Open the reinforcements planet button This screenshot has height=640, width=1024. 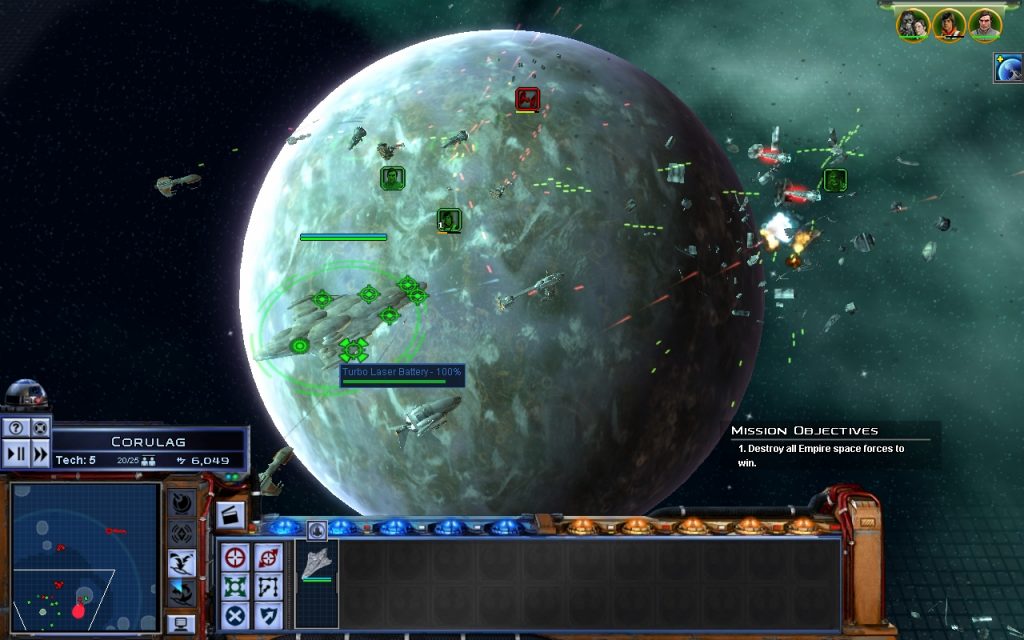pyautogui.click(x=1008, y=68)
